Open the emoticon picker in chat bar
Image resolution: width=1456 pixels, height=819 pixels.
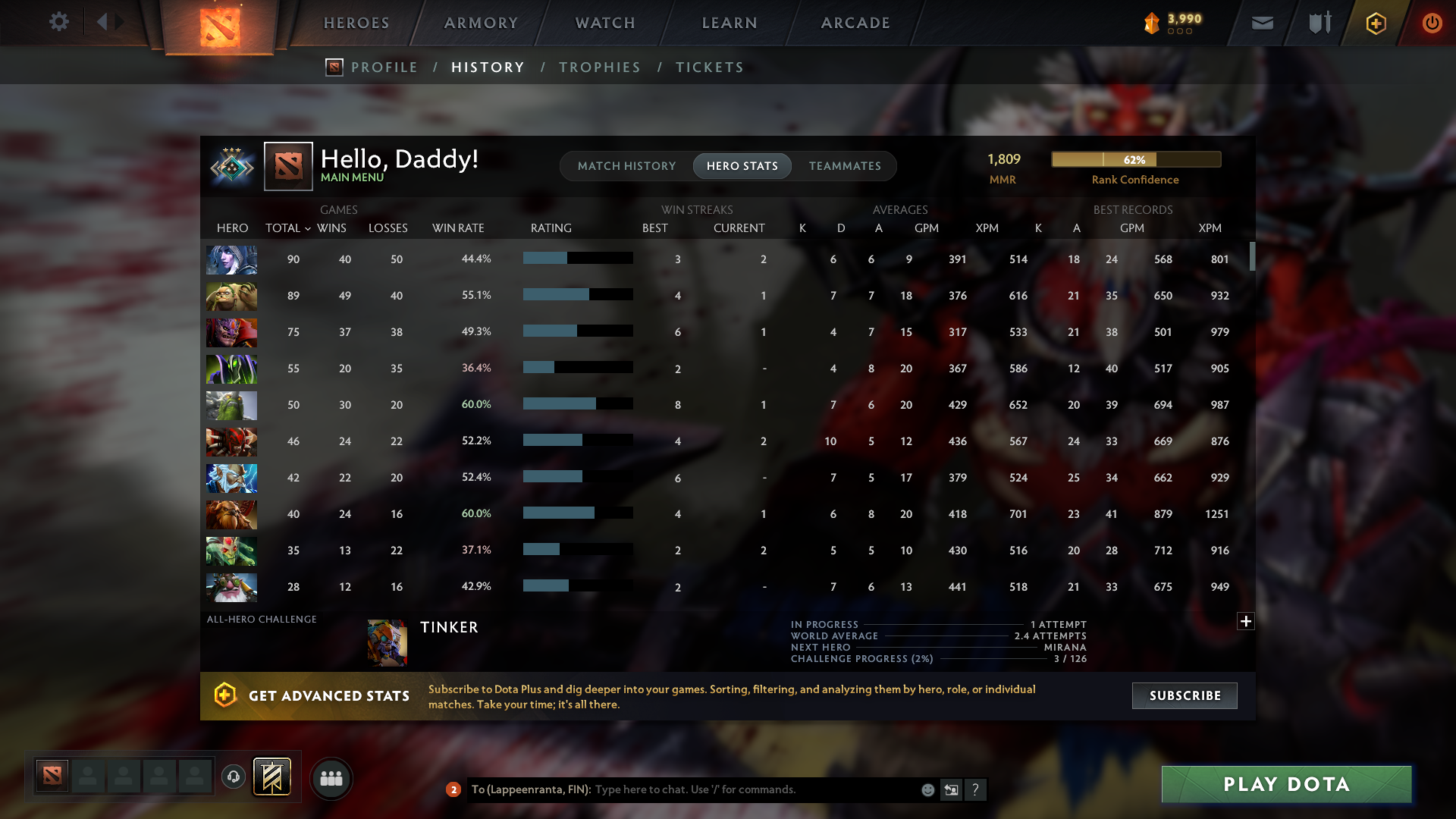(x=928, y=789)
